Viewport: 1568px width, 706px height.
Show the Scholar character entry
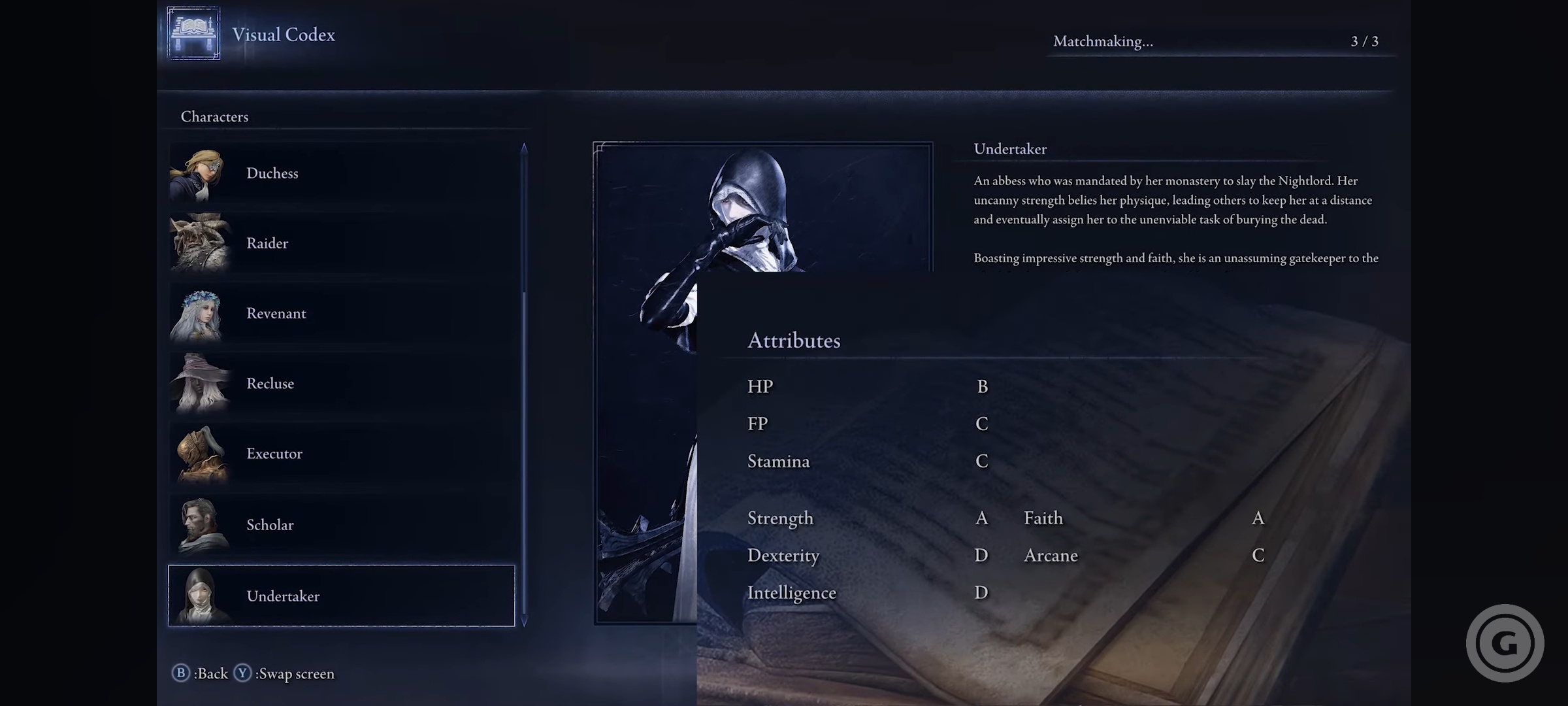341,524
